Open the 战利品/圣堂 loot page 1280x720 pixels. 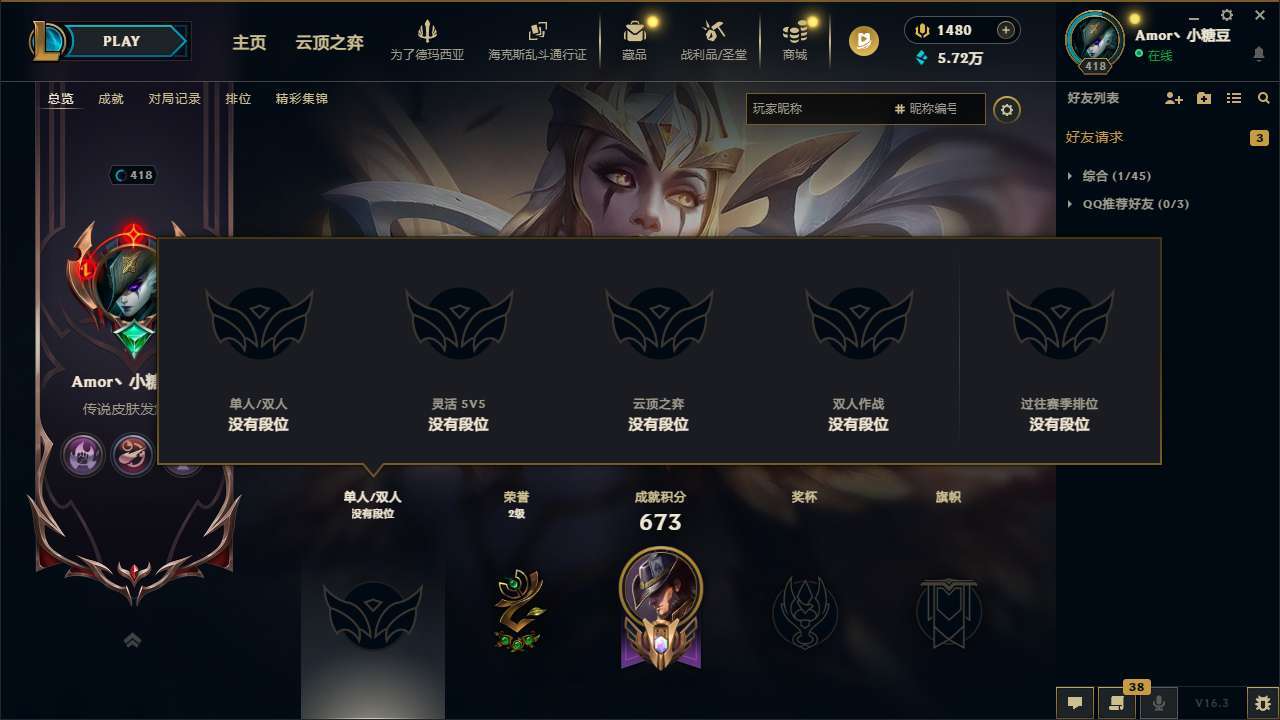pos(713,42)
